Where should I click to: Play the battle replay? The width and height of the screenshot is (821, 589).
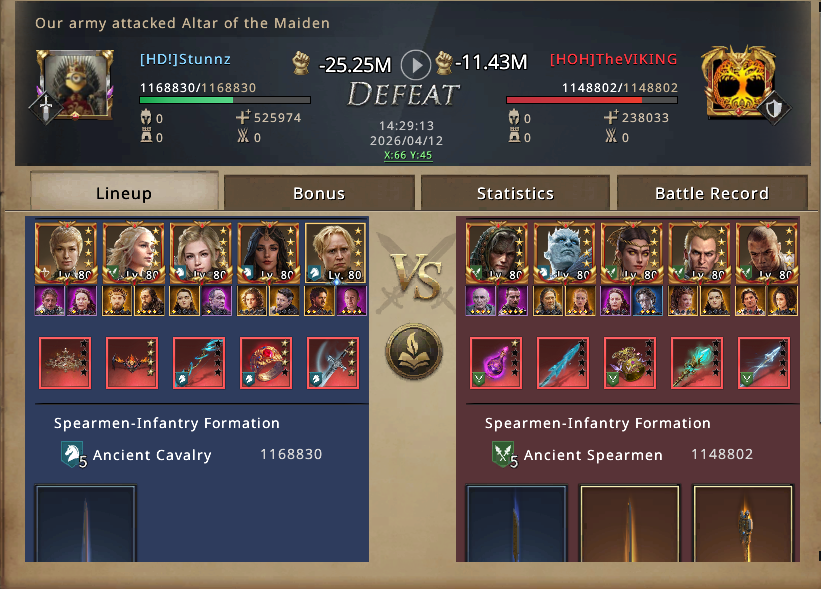(x=416, y=65)
